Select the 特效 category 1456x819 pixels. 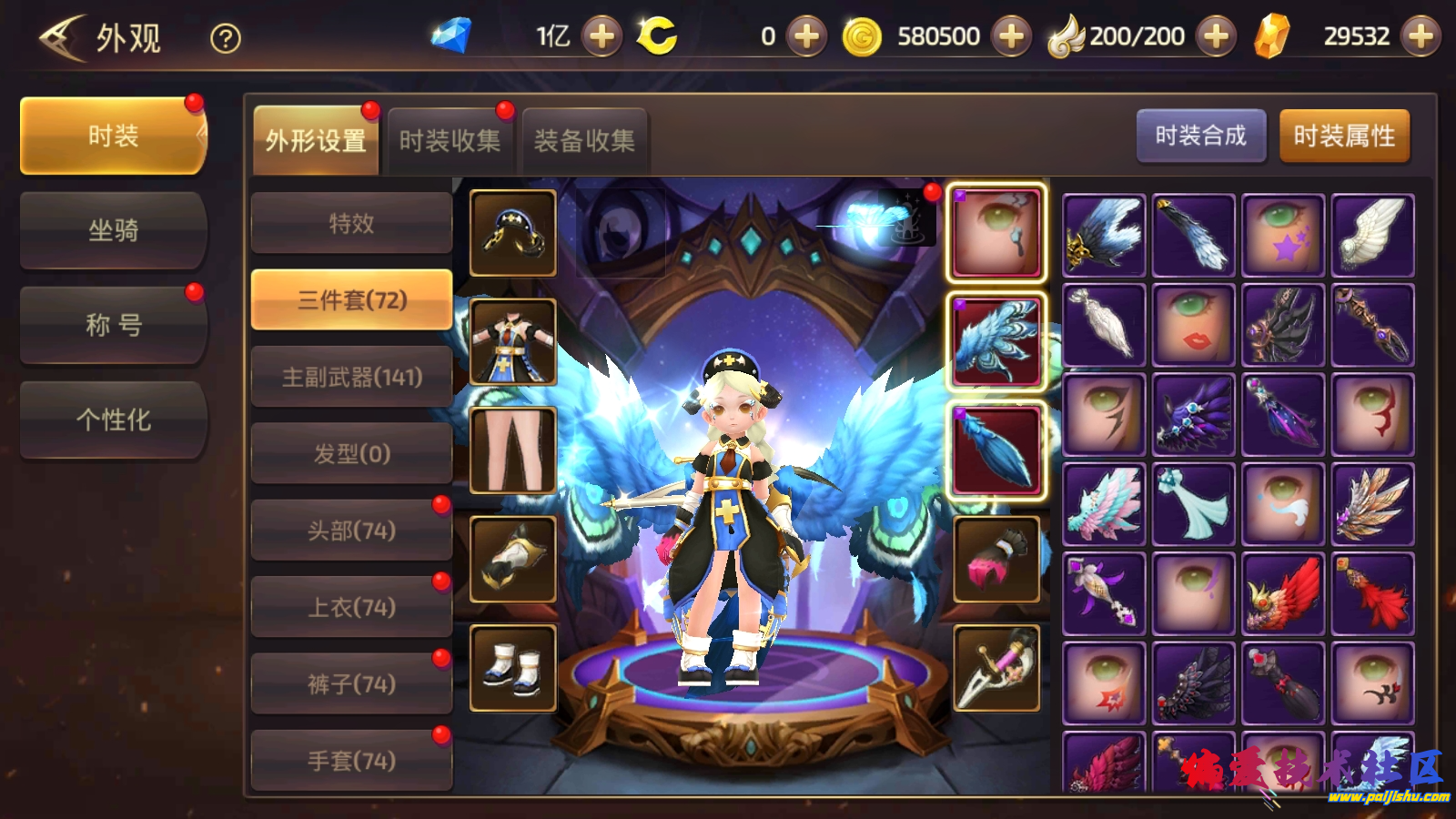pyautogui.click(x=351, y=223)
